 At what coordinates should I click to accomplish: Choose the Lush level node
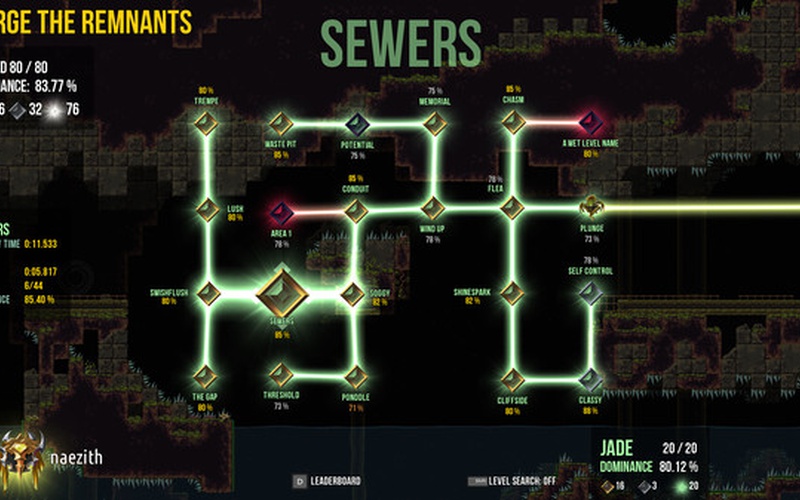pyautogui.click(x=207, y=210)
